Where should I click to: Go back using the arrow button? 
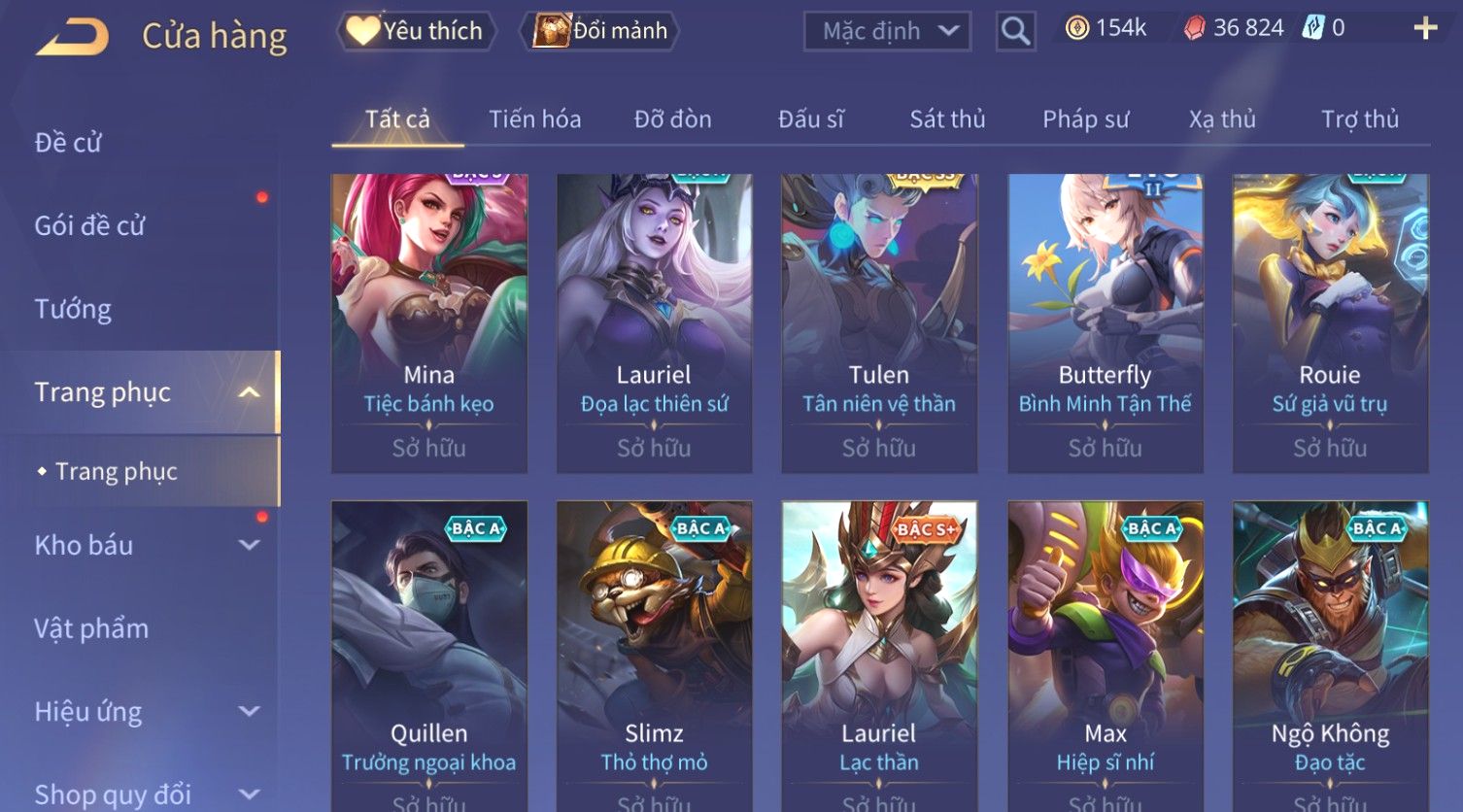73,38
